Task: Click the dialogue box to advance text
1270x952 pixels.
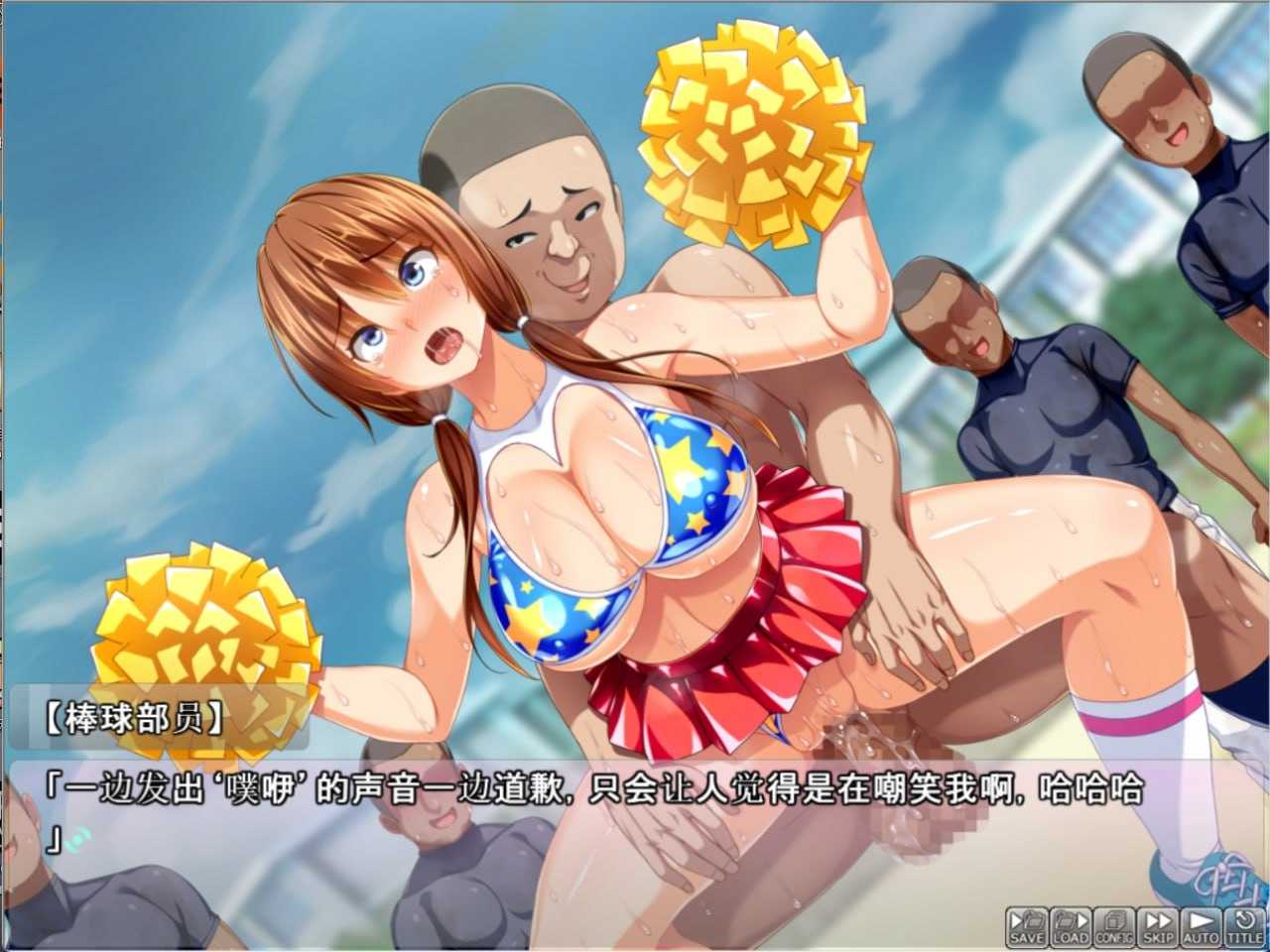Action: tap(595, 823)
